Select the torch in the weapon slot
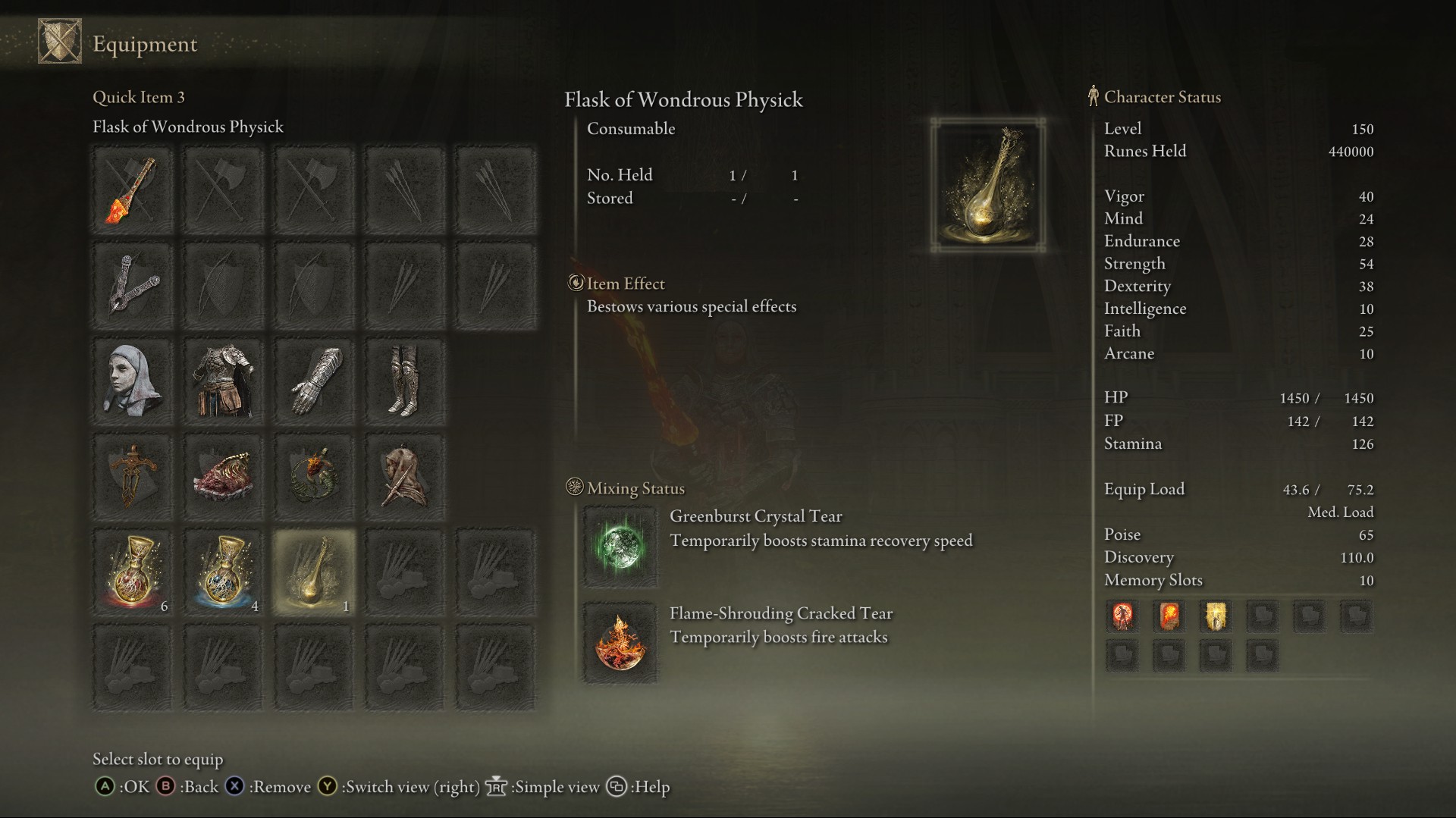Screen dimensions: 1456x818 click(x=132, y=189)
